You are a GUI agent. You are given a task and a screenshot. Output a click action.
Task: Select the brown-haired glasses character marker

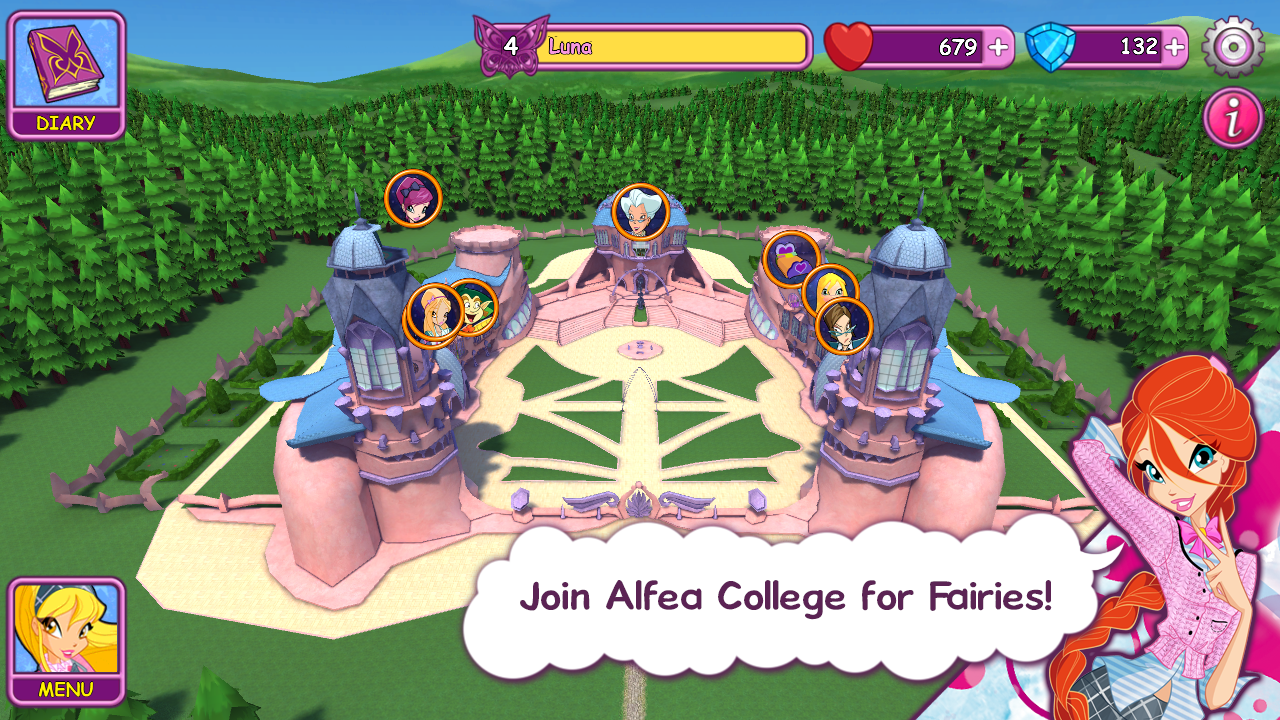(x=844, y=326)
